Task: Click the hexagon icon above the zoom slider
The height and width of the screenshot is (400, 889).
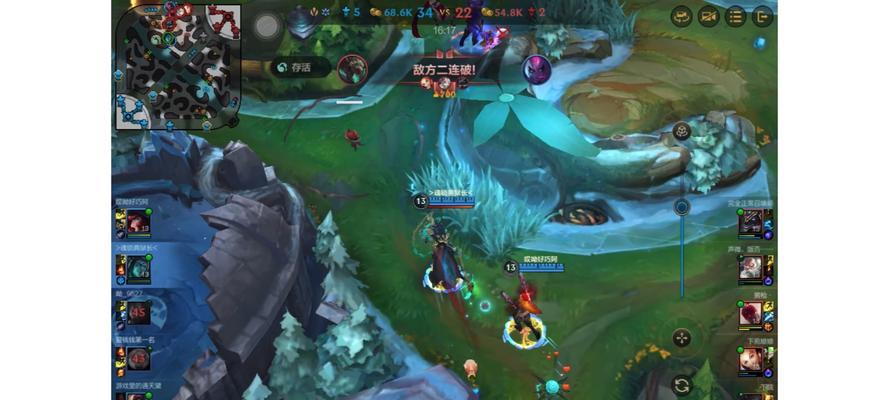Action: click(681, 131)
